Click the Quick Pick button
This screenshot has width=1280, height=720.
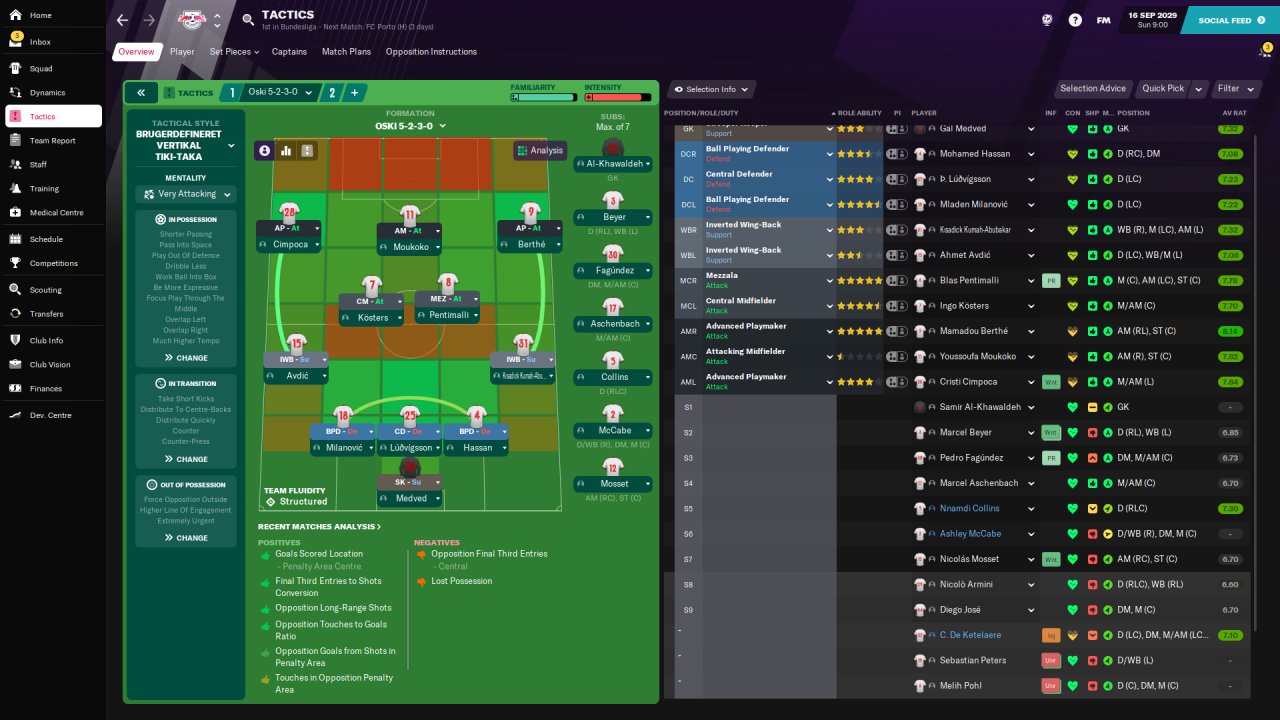click(x=1163, y=89)
